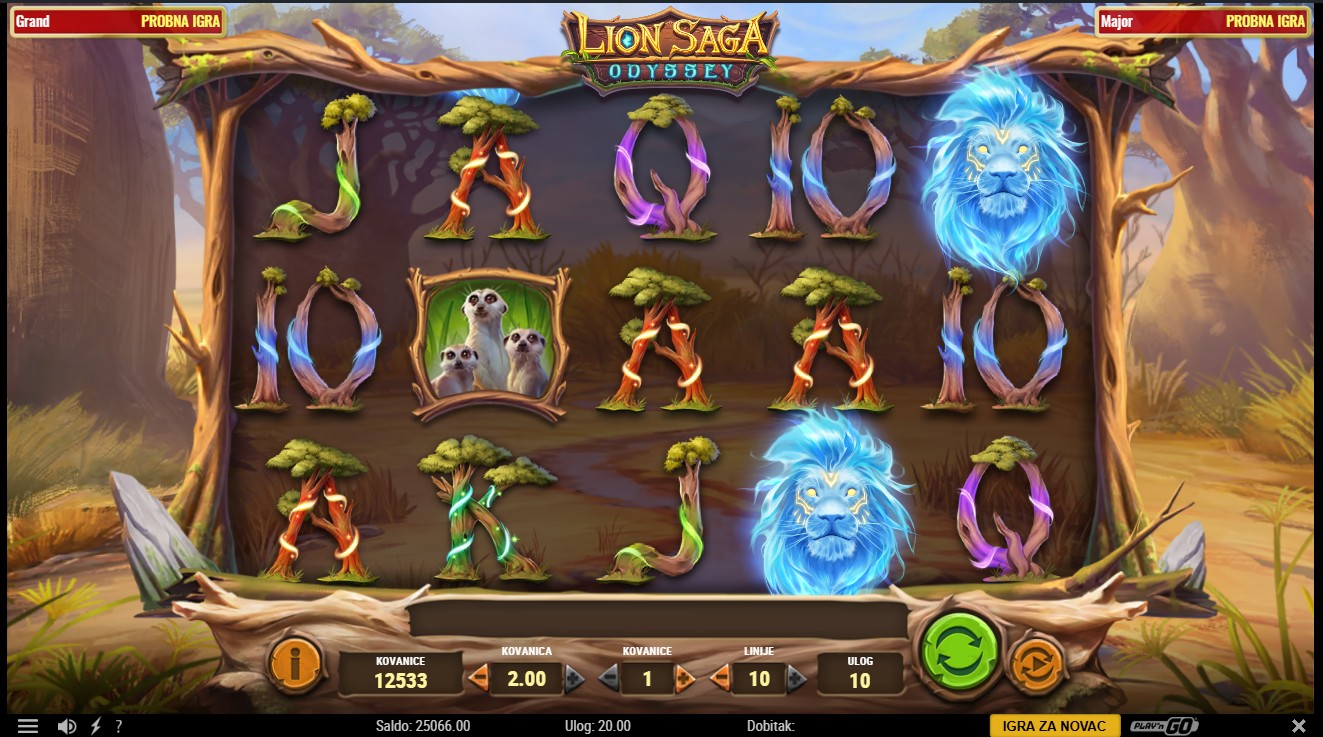The image size is (1323, 737).
Task: Increase the number of Linije
Action: click(796, 679)
